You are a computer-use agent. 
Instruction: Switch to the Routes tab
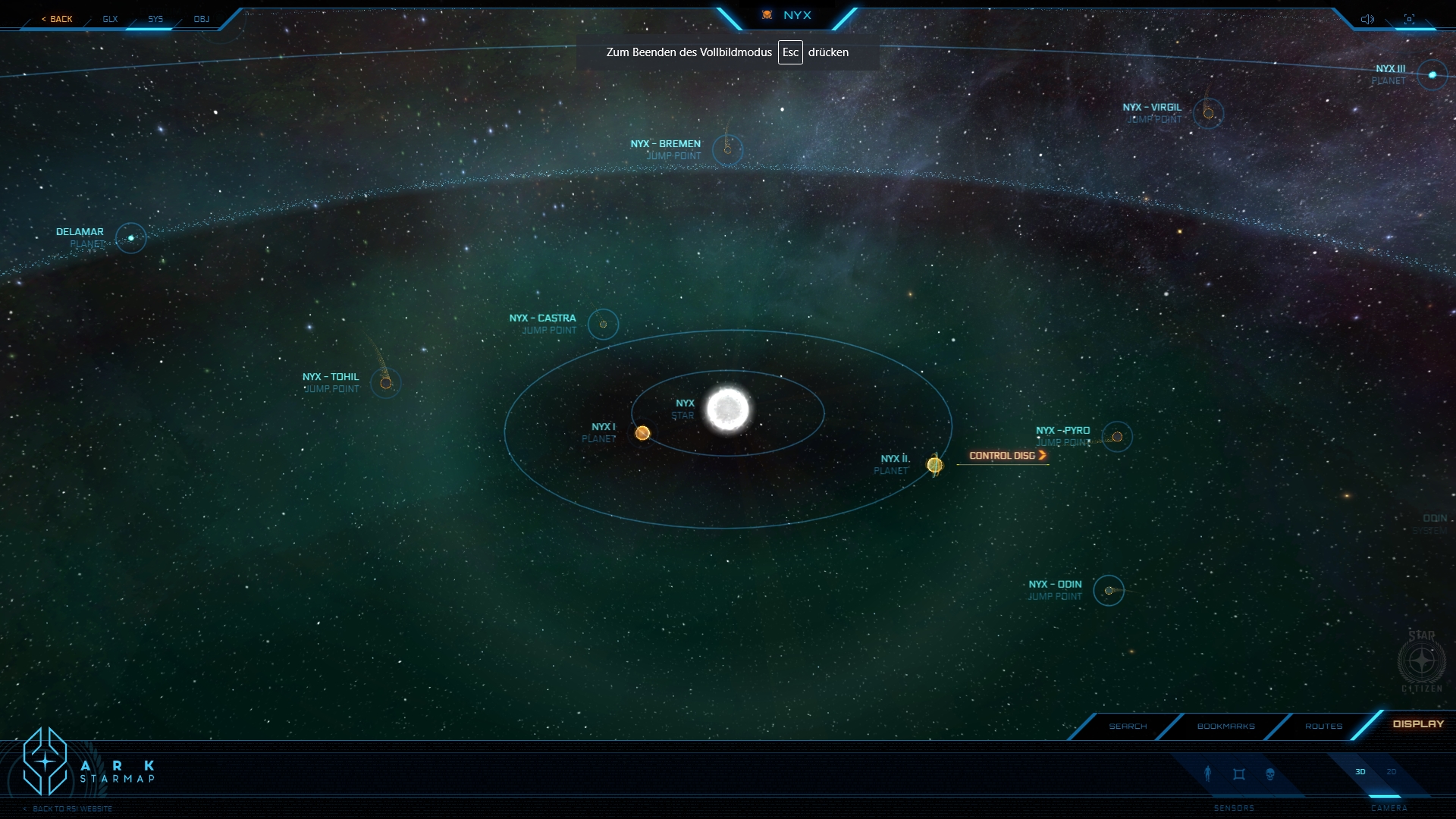tap(1323, 726)
